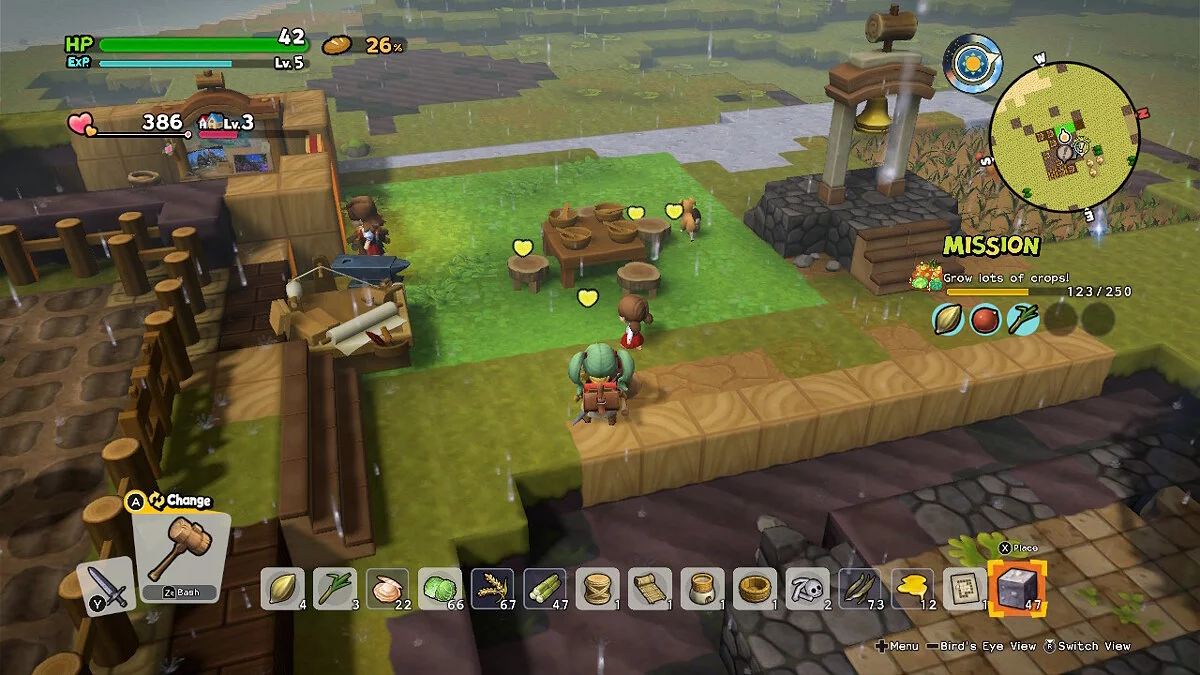Select the sword weapon slot

pos(106,586)
